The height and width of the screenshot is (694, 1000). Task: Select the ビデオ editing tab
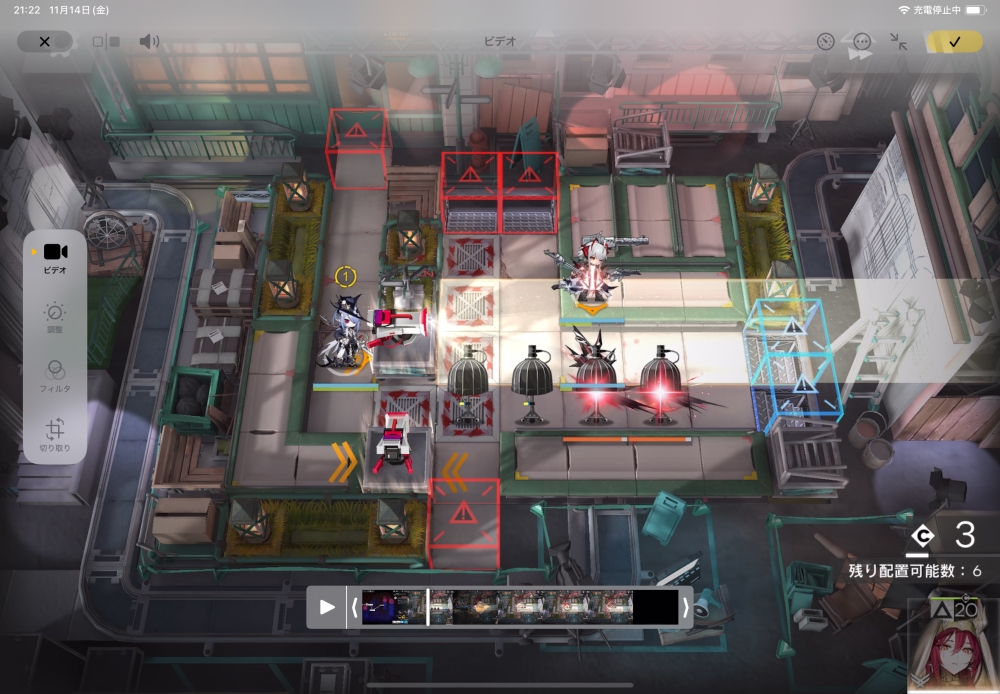coord(55,256)
